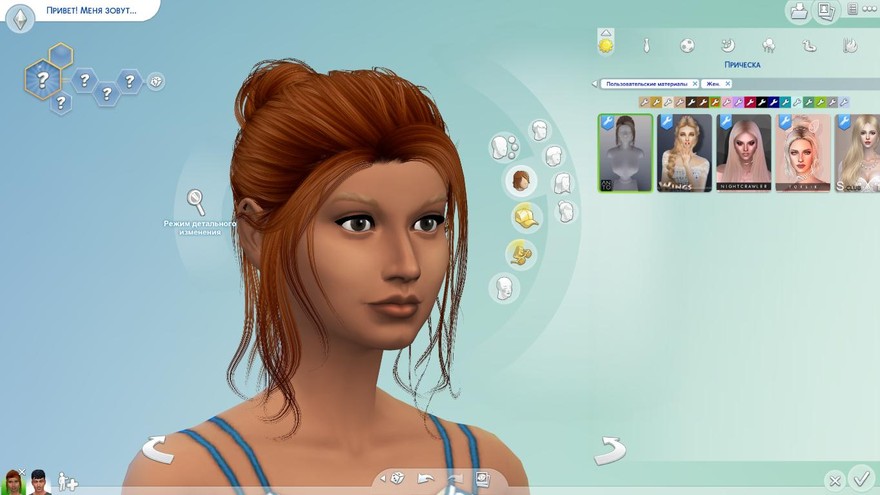
Task: Open the accessories category (gold earrings icon)
Action: tap(519, 253)
